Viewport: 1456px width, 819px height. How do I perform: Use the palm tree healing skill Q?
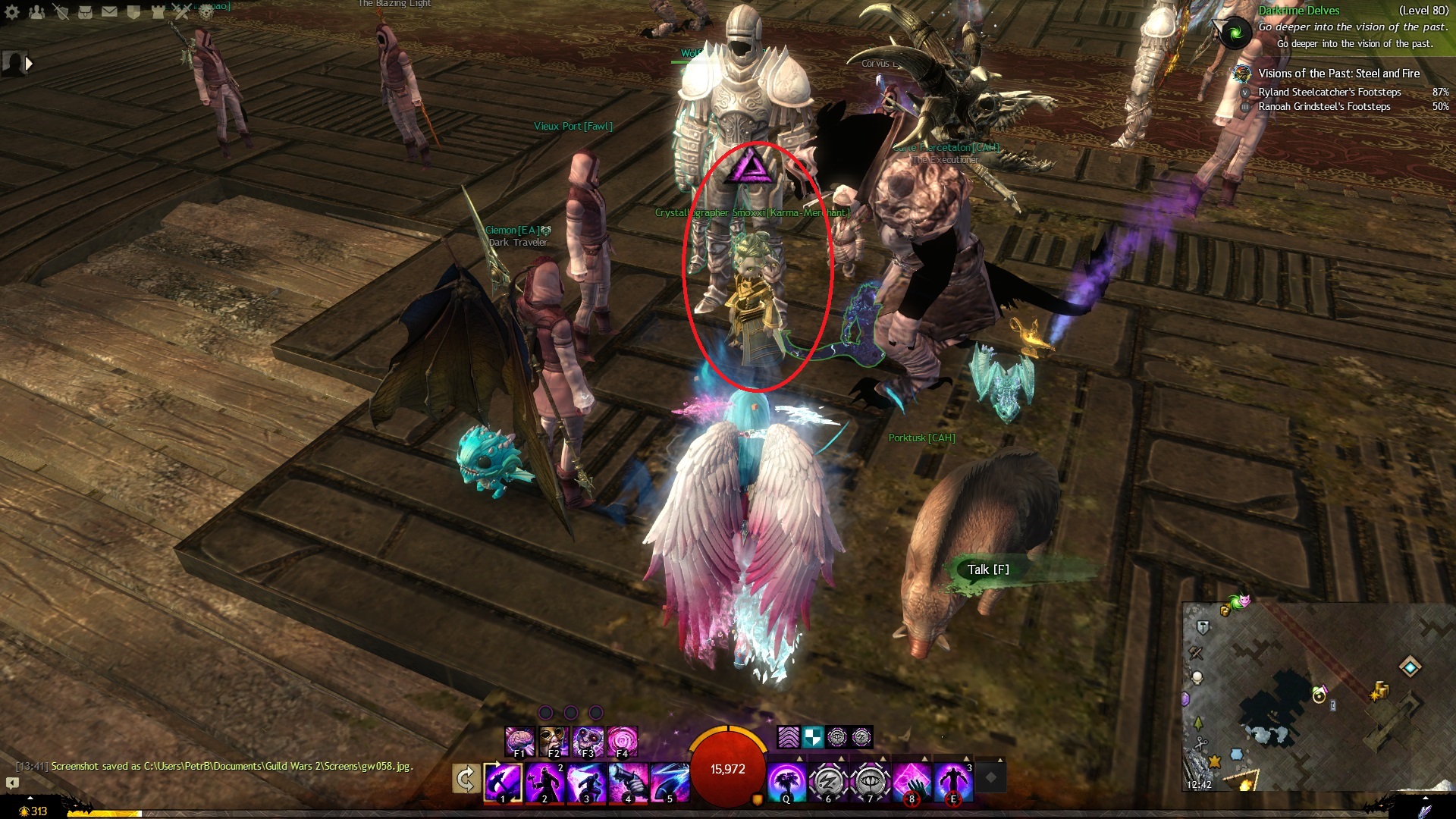[x=786, y=782]
